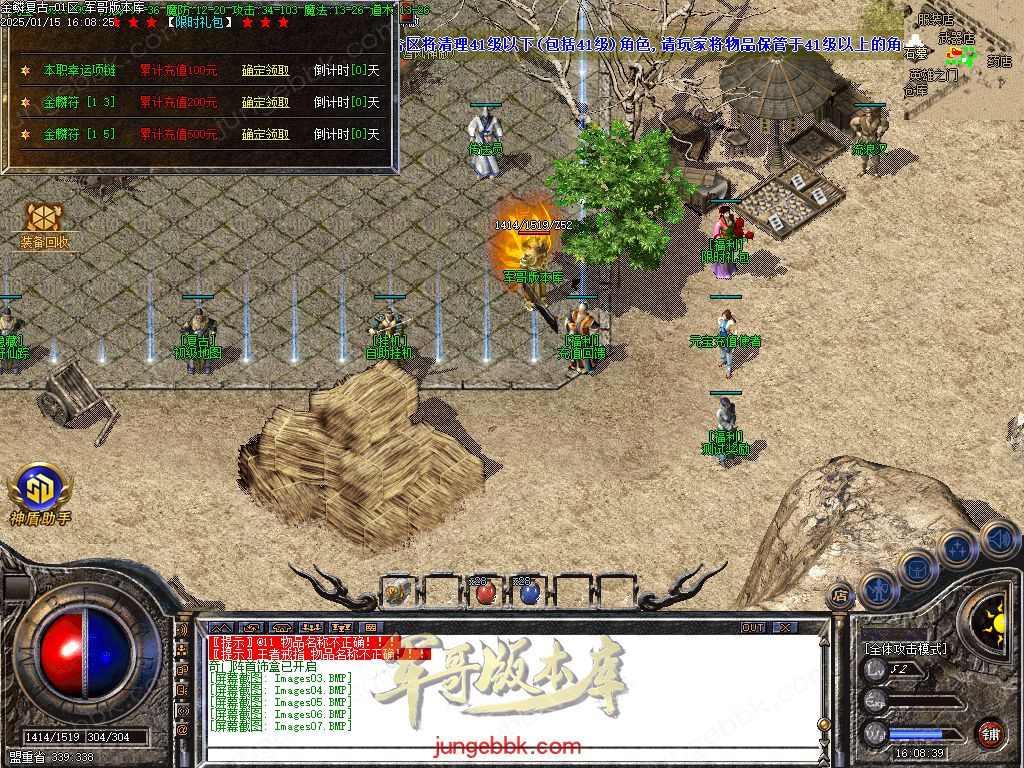This screenshot has height=768, width=1024.
Task: Open the bag inventory round button
Action: click(x=917, y=568)
